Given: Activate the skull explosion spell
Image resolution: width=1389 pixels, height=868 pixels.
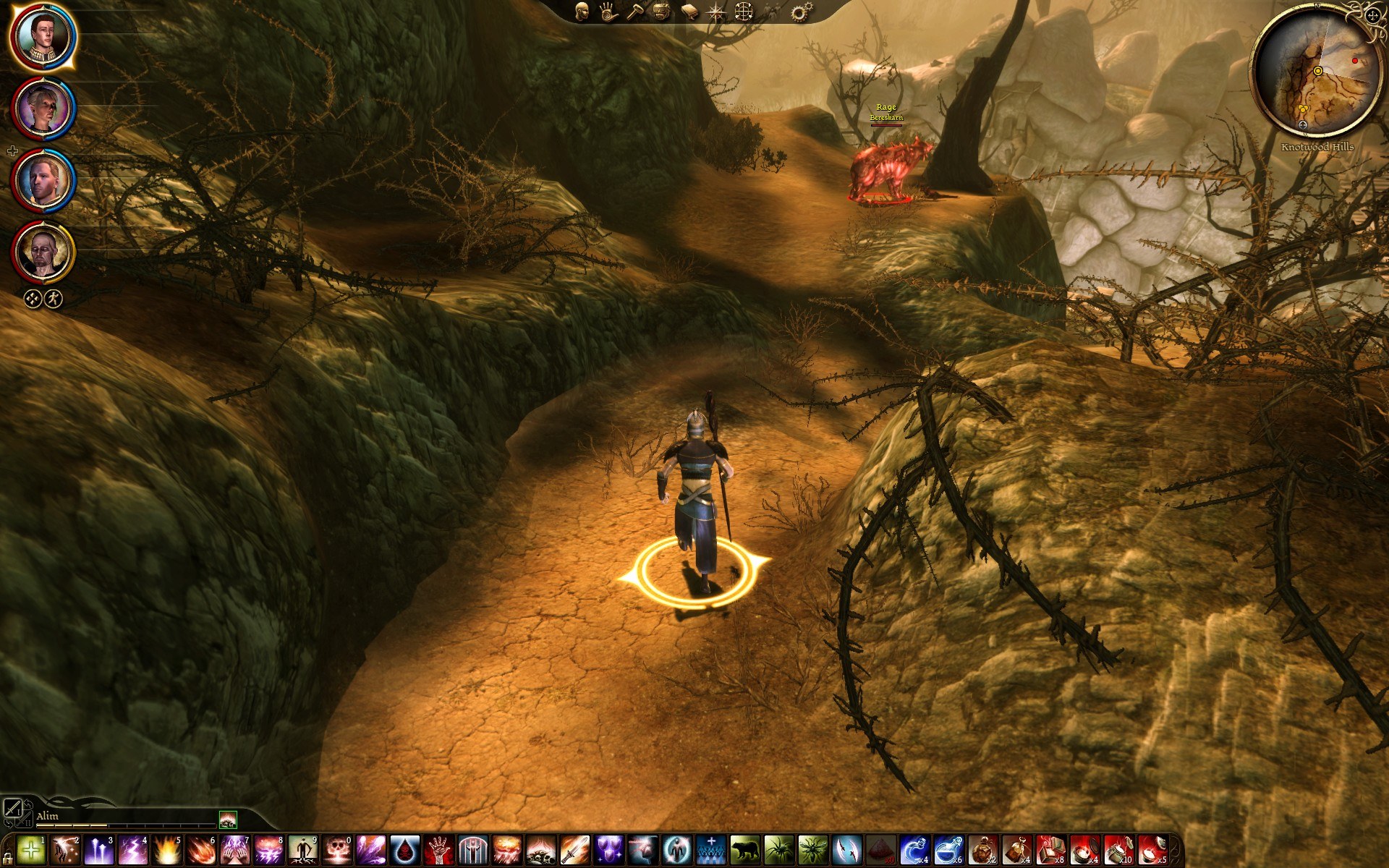Looking at the screenshot, I should pos(337,850).
